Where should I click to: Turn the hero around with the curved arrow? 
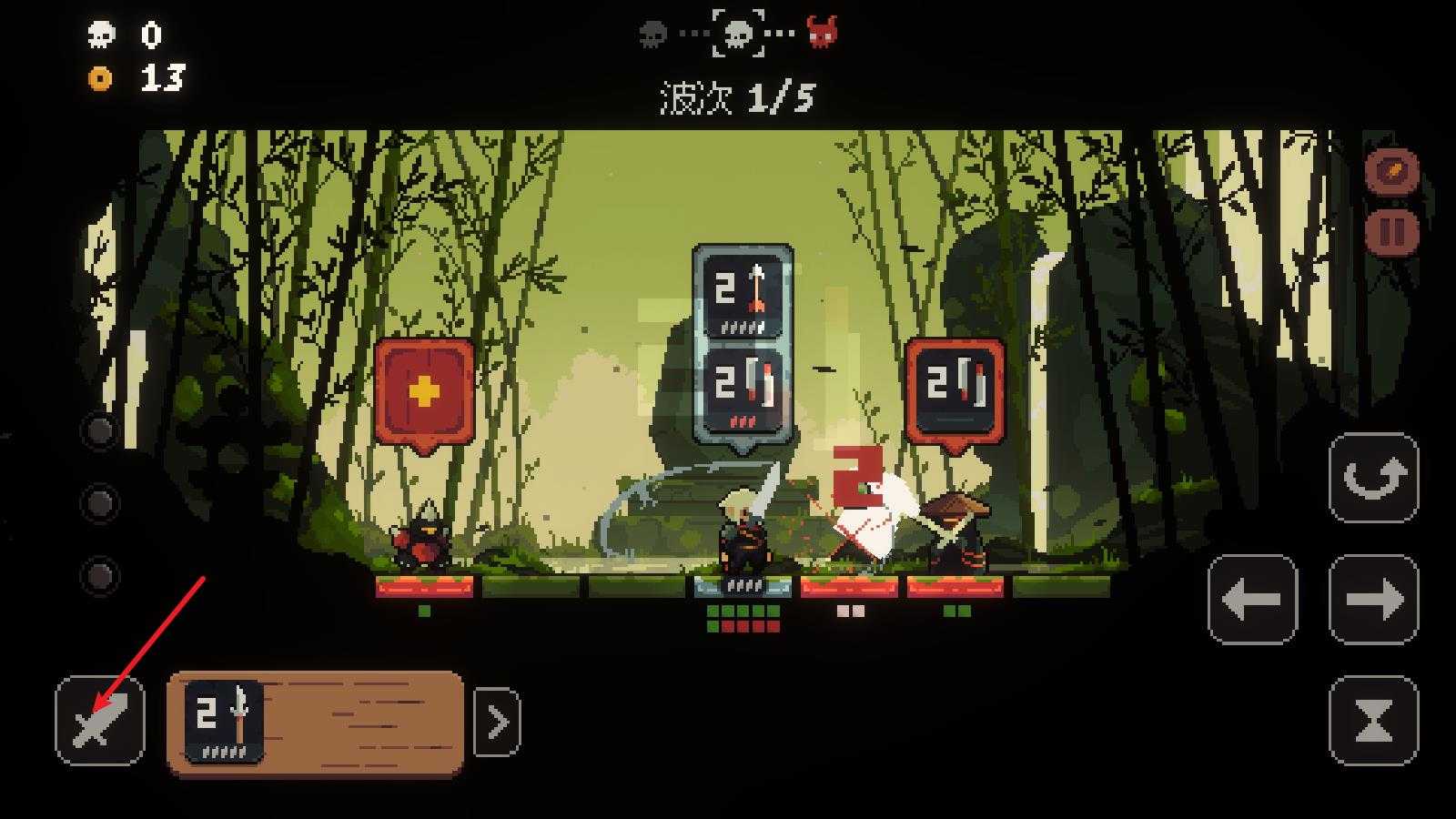[x=1373, y=478]
